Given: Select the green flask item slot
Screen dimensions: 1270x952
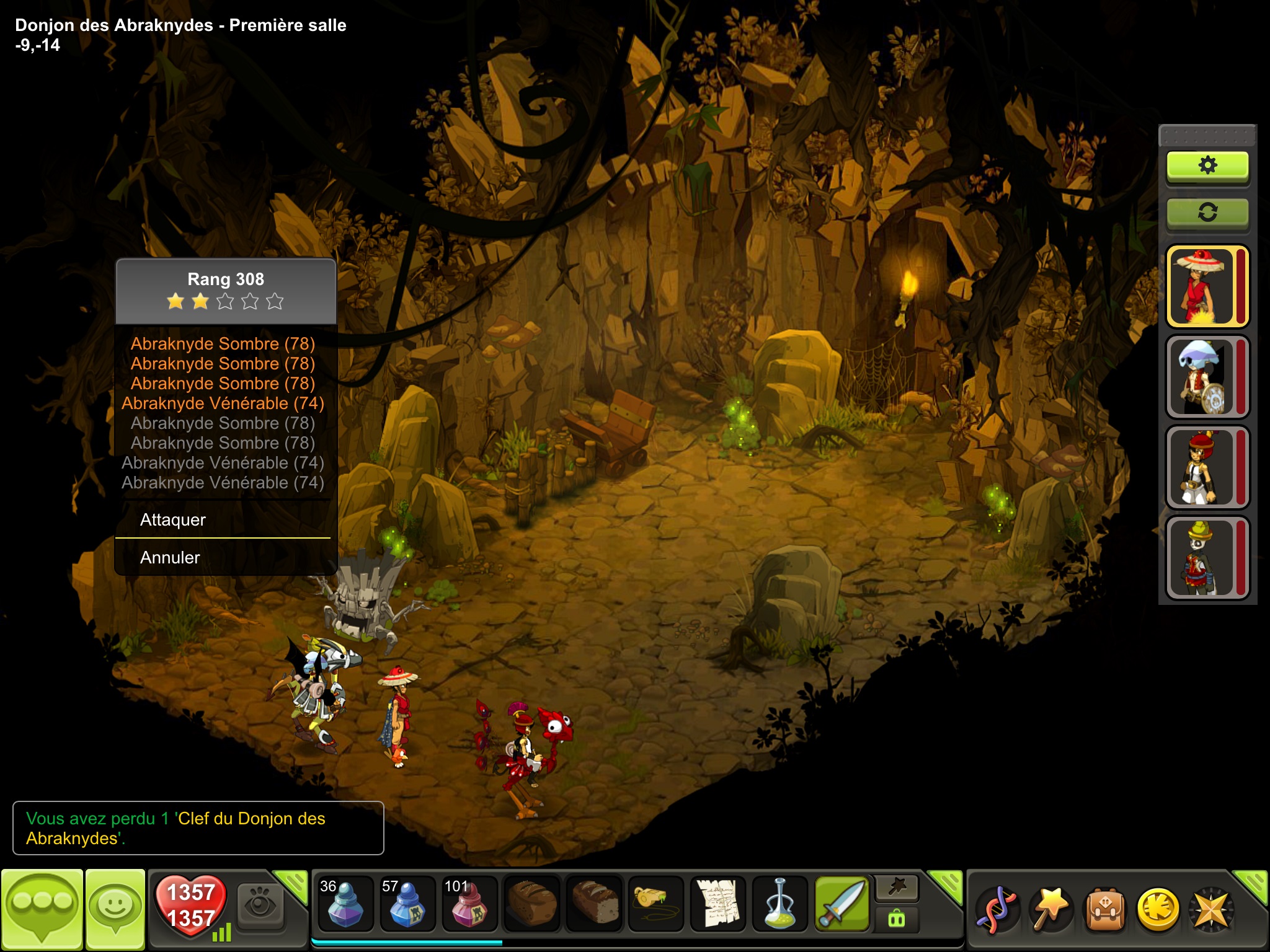Looking at the screenshot, I should click(779, 904).
